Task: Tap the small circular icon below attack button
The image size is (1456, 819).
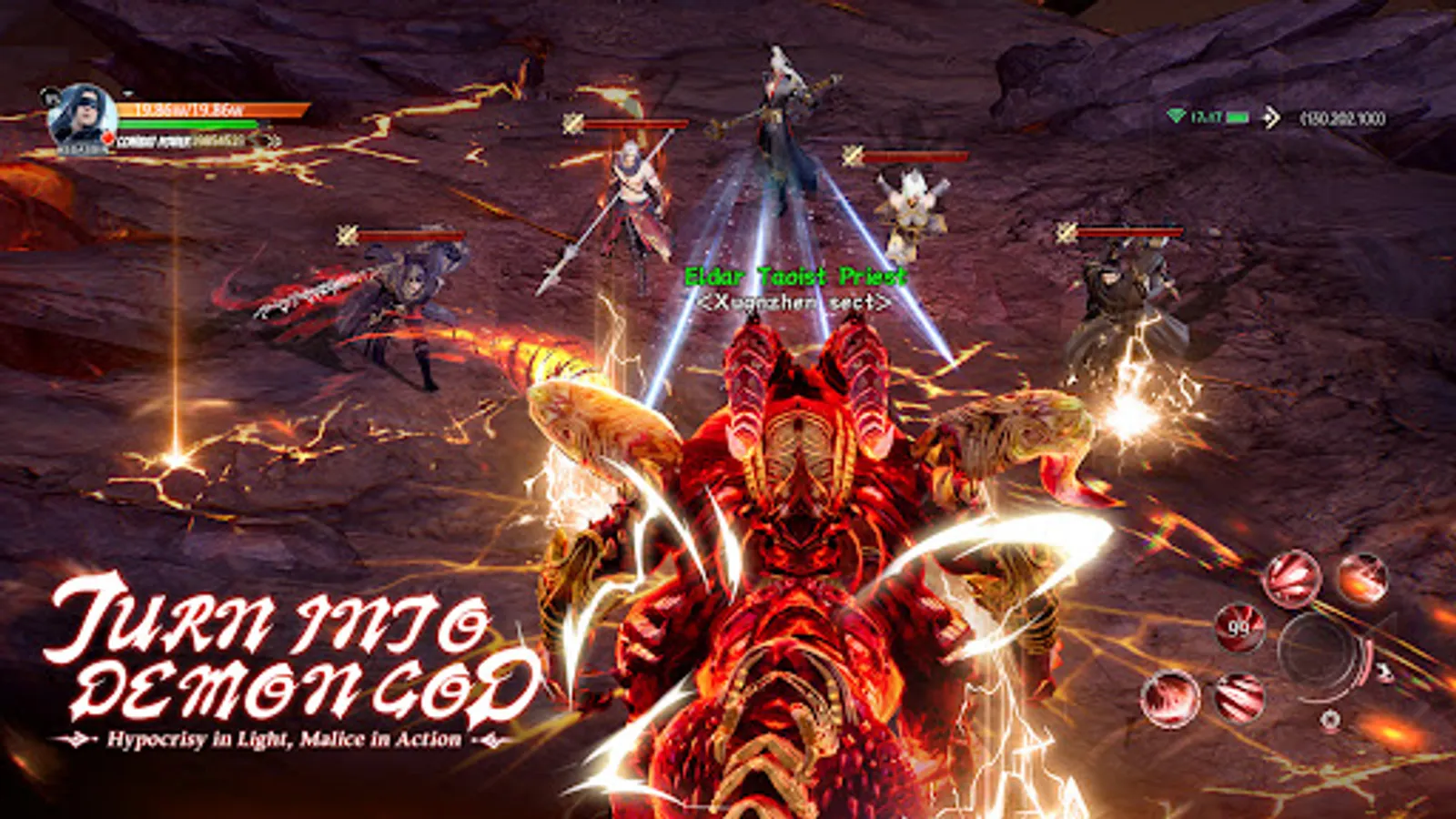Action: [1331, 719]
